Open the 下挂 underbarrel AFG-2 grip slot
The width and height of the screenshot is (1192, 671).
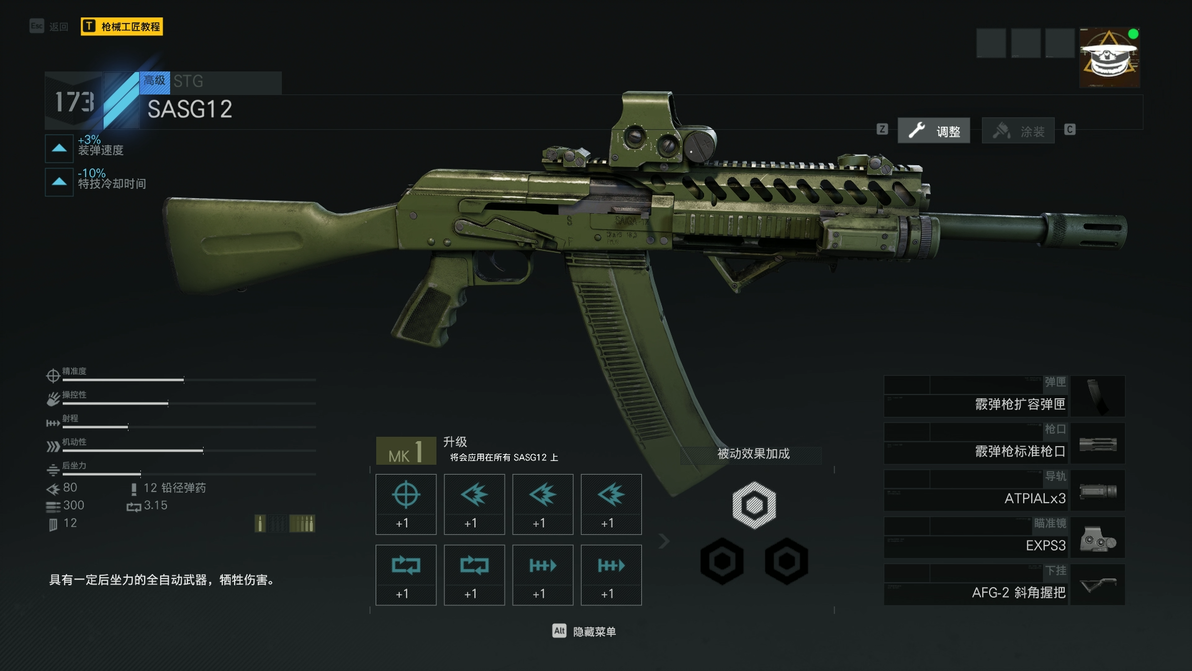click(x=1004, y=585)
